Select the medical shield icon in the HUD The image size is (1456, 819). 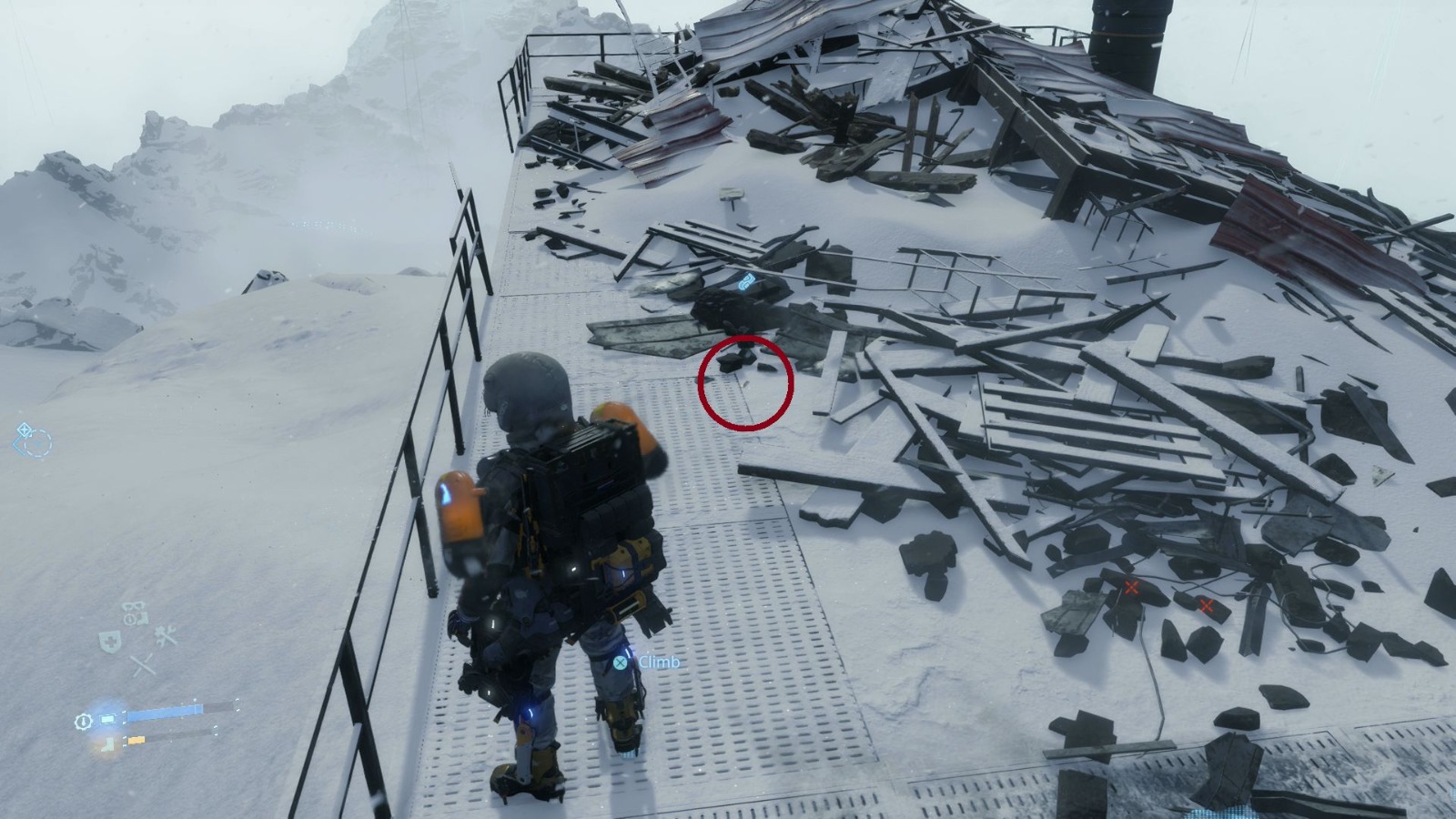pos(109,640)
